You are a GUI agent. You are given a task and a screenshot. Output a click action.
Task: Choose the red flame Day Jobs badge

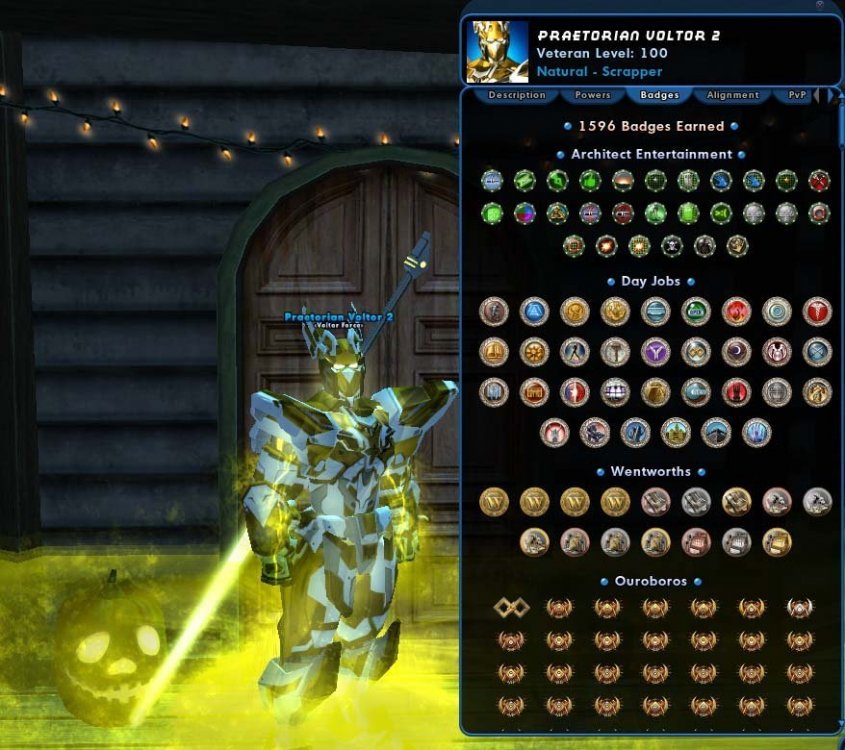[x=736, y=311]
